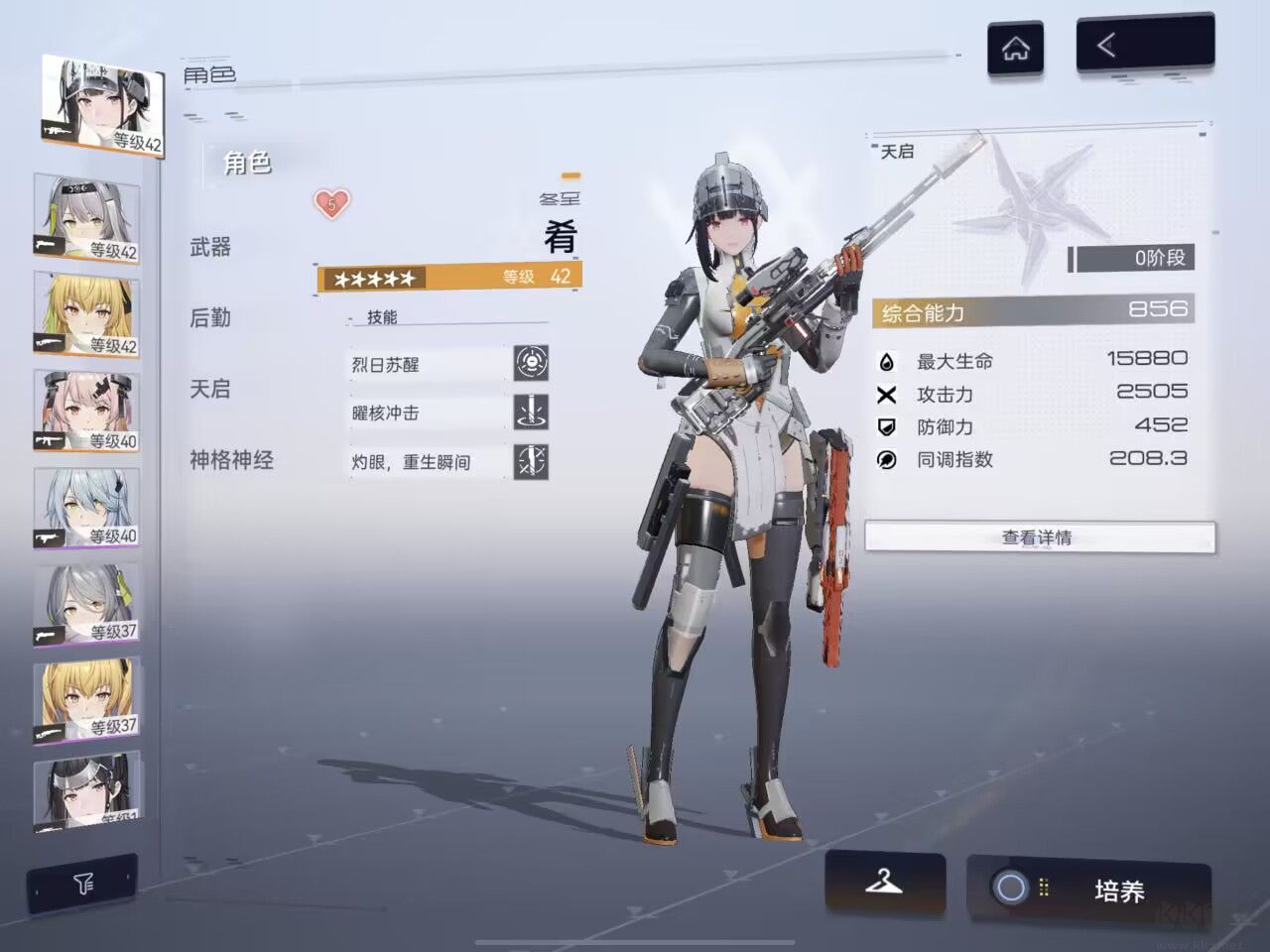
Task: Tap the 防御力 shield stat icon
Action: [x=886, y=427]
